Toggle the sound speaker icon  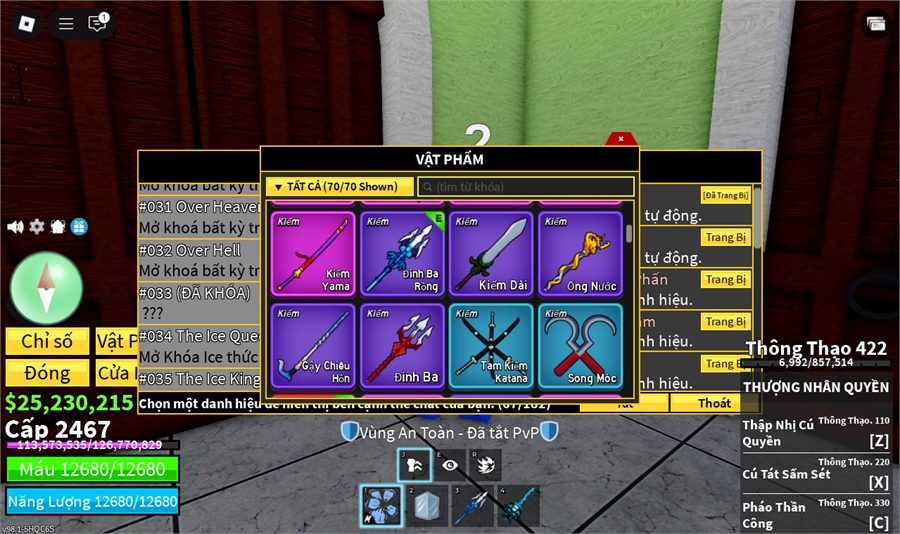15,227
